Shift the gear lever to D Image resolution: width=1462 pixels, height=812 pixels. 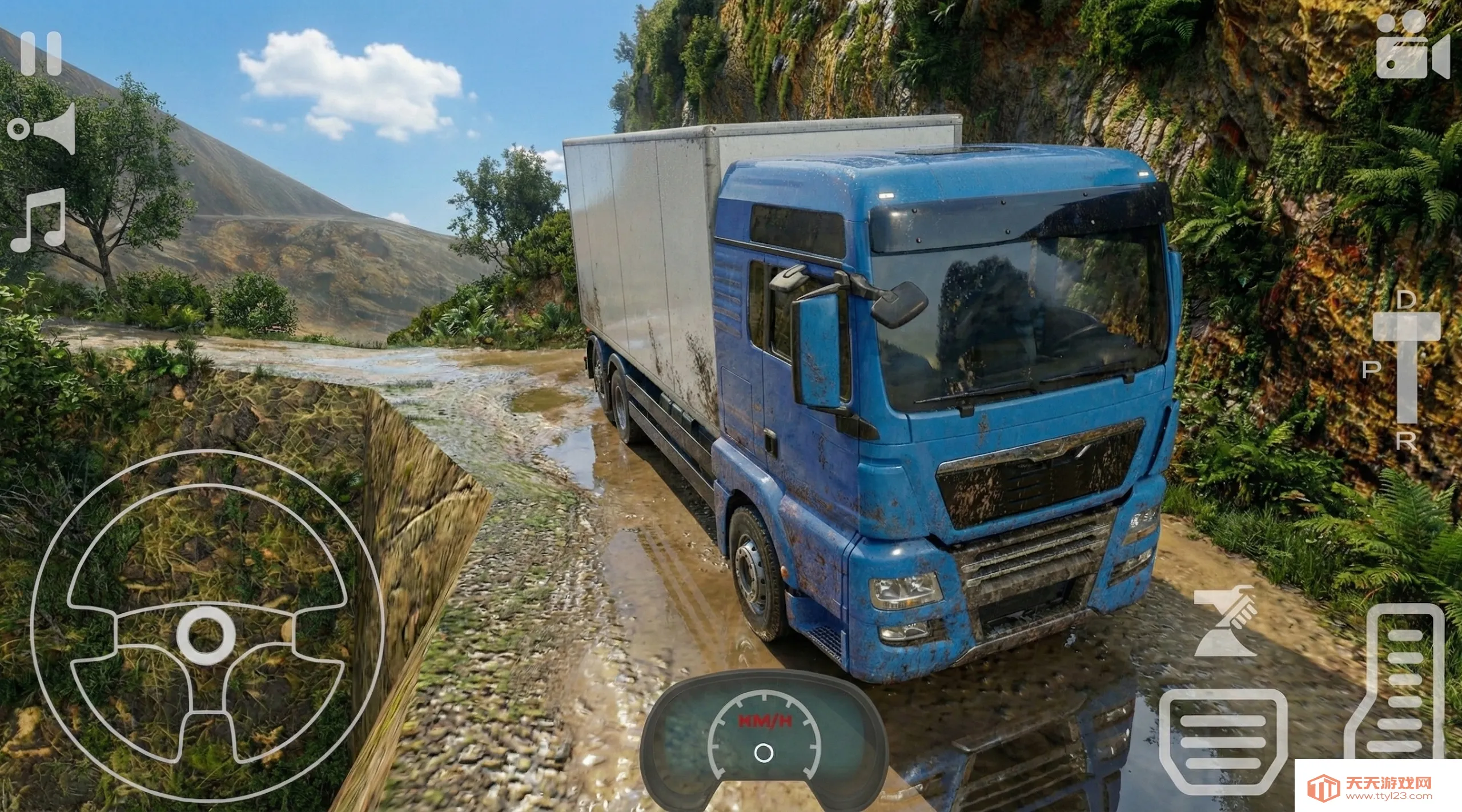click(1406, 301)
